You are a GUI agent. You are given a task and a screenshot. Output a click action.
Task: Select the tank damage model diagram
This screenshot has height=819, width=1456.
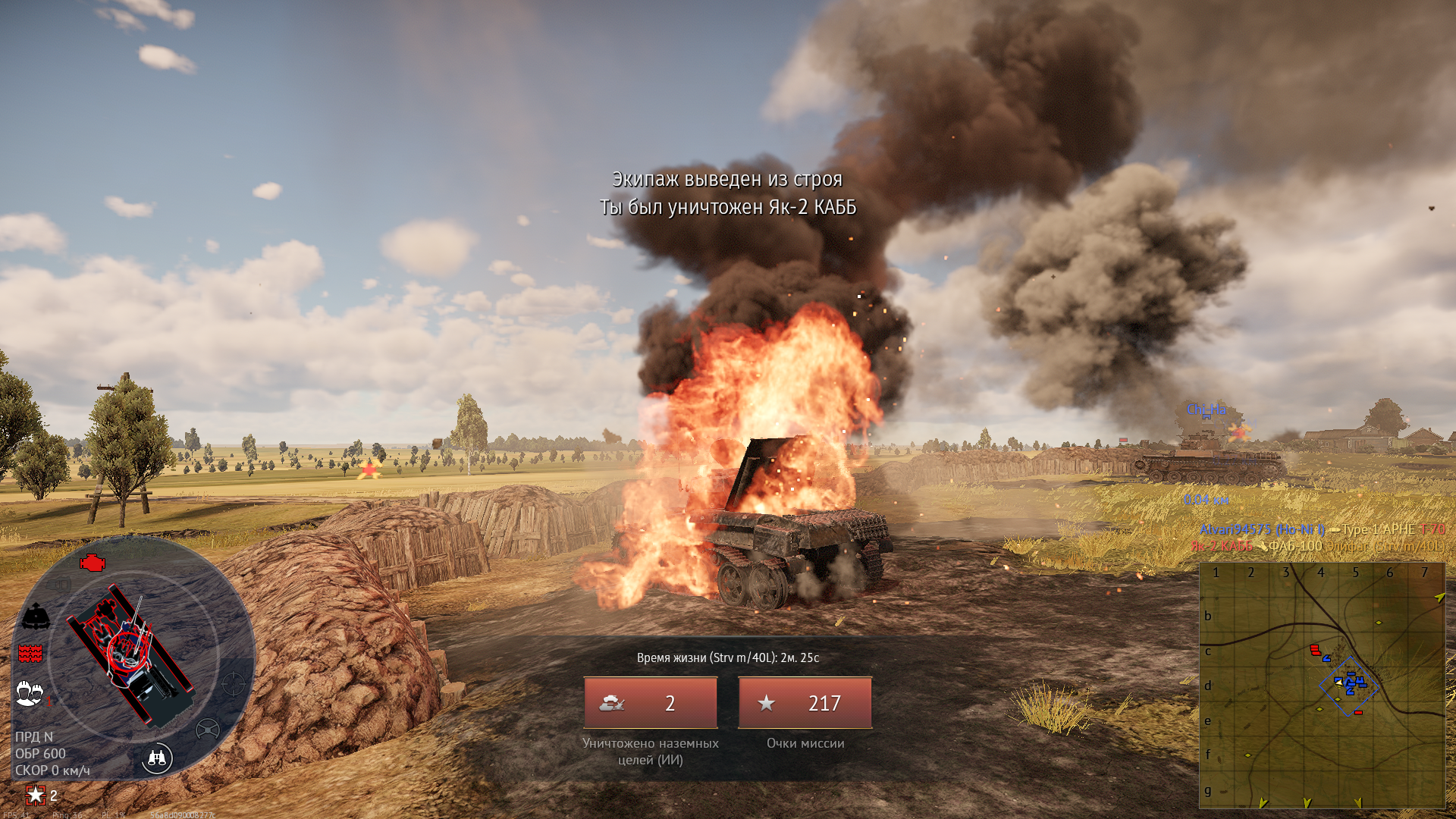[x=131, y=654]
